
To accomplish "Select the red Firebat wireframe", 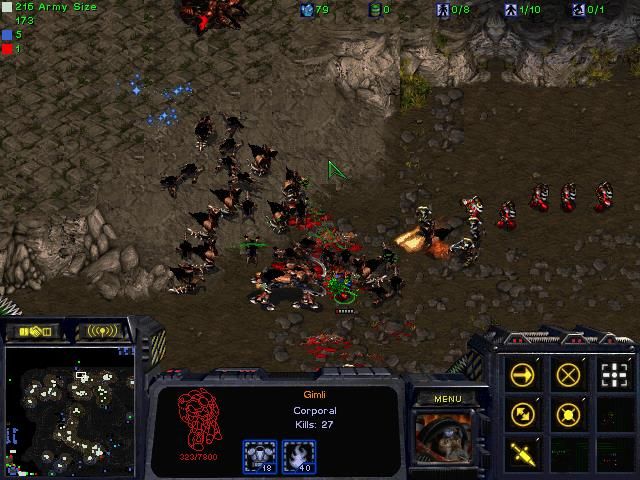I will (199, 421).
